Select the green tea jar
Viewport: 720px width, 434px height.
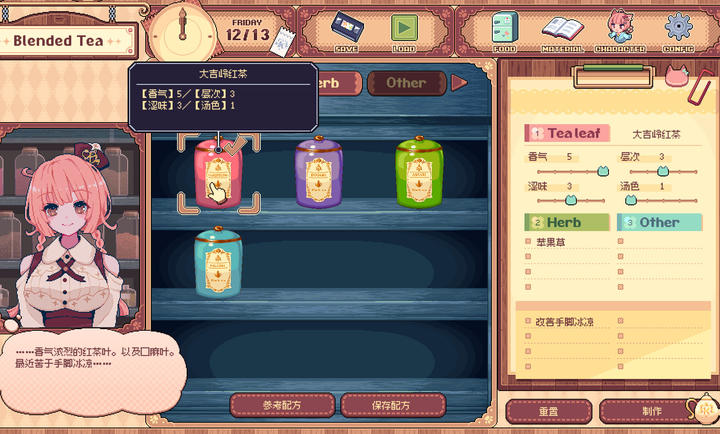coord(420,173)
